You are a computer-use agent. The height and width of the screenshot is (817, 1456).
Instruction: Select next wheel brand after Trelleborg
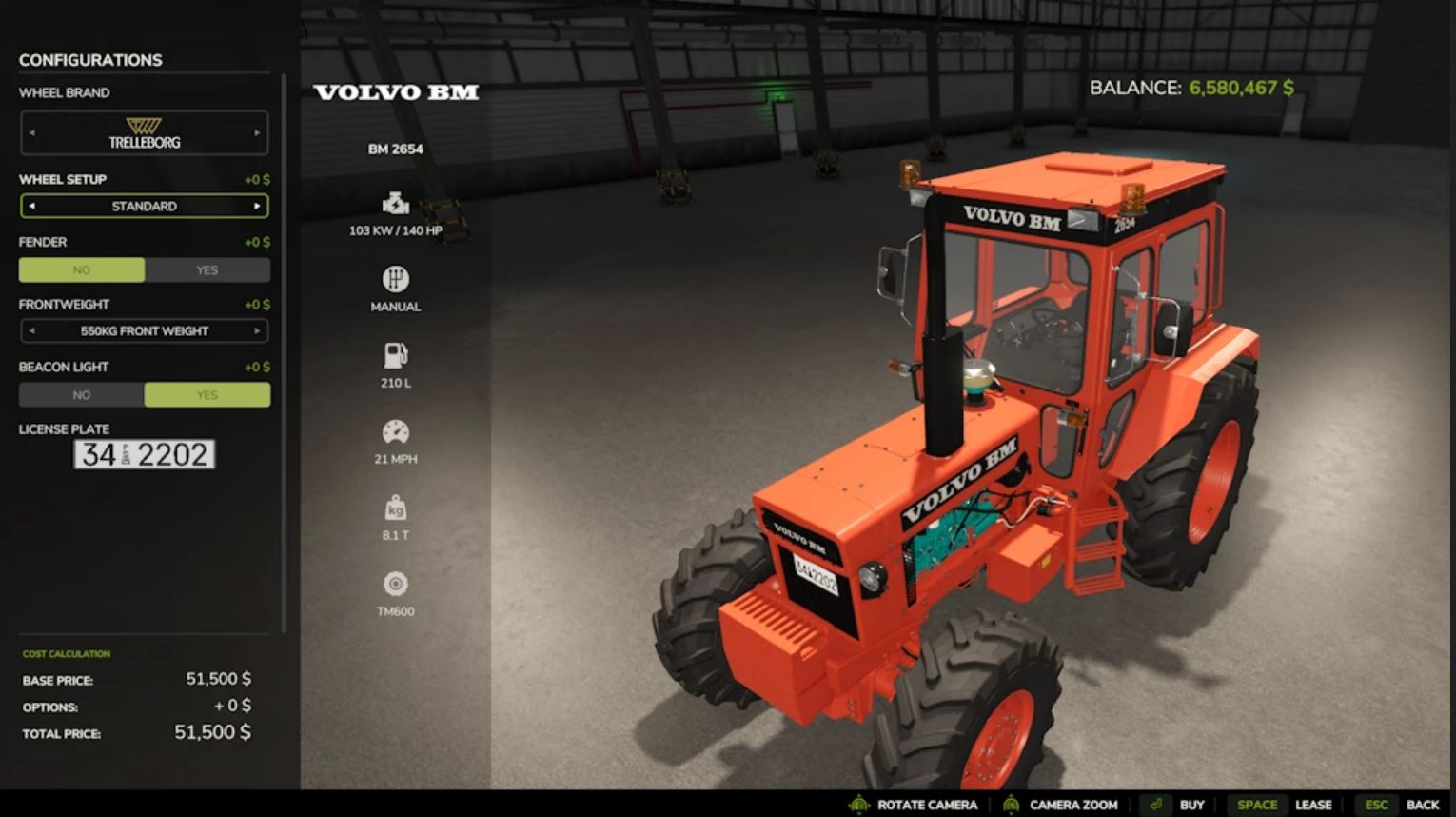(257, 133)
